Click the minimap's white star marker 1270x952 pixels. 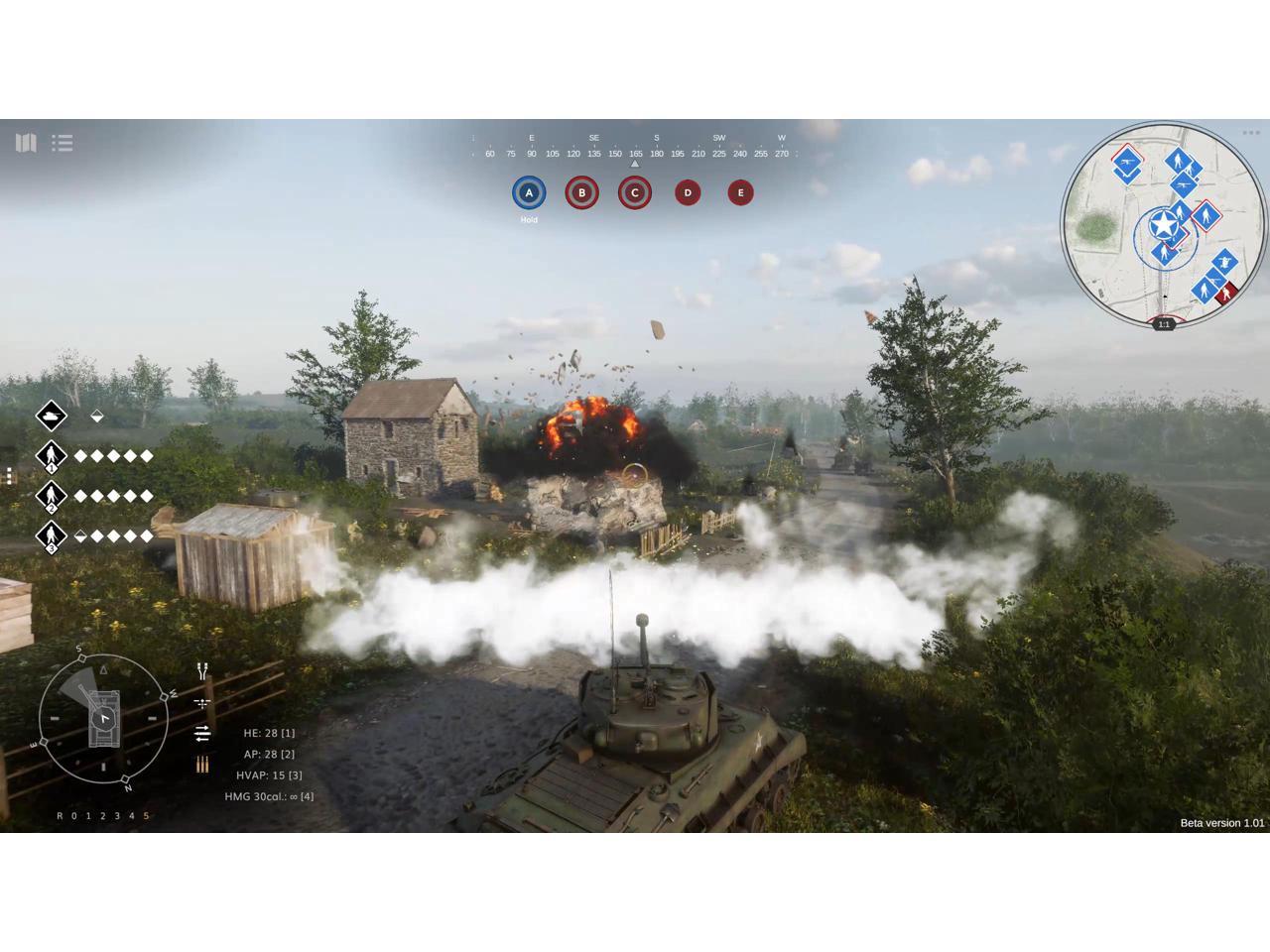coord(1163,226)
